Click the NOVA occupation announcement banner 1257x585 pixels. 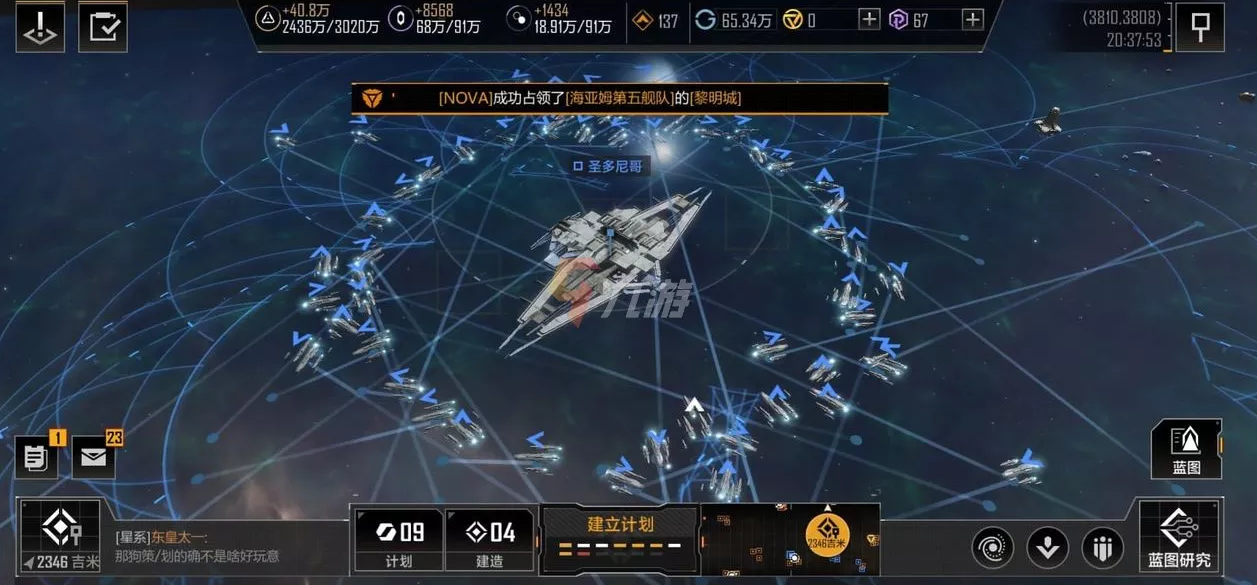[x=618, y=98]
